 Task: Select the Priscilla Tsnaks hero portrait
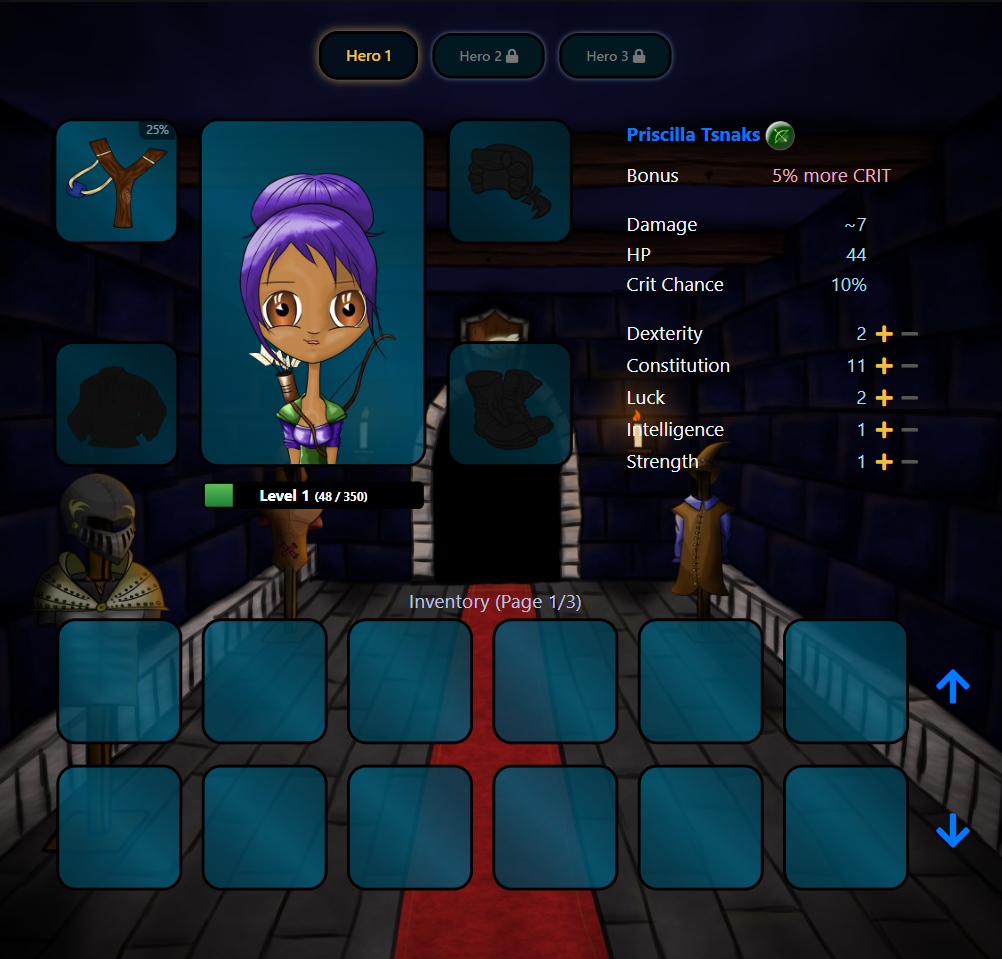313,292
